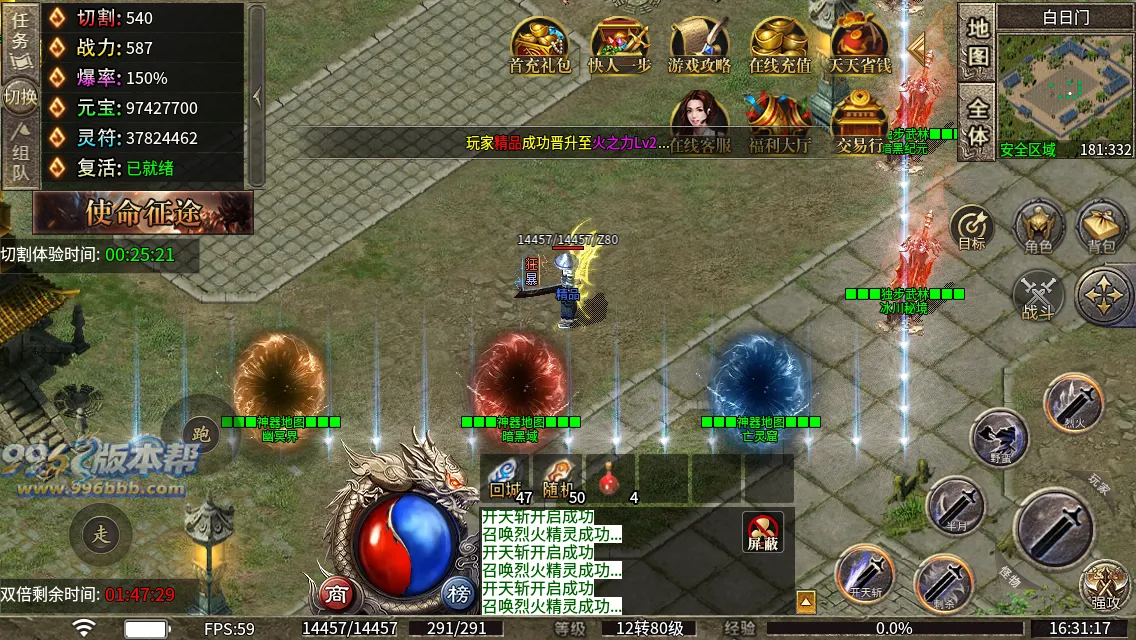Open the 角色 character sheet
This screenshot has width=1136, height=640.
click(x=1038, y=226)
